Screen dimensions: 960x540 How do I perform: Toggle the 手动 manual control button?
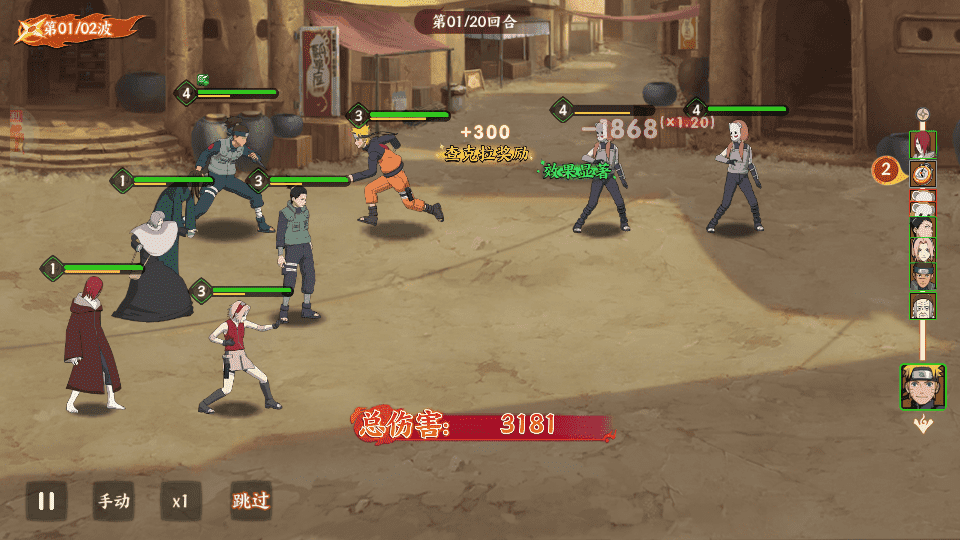click(x=113, y=501)
